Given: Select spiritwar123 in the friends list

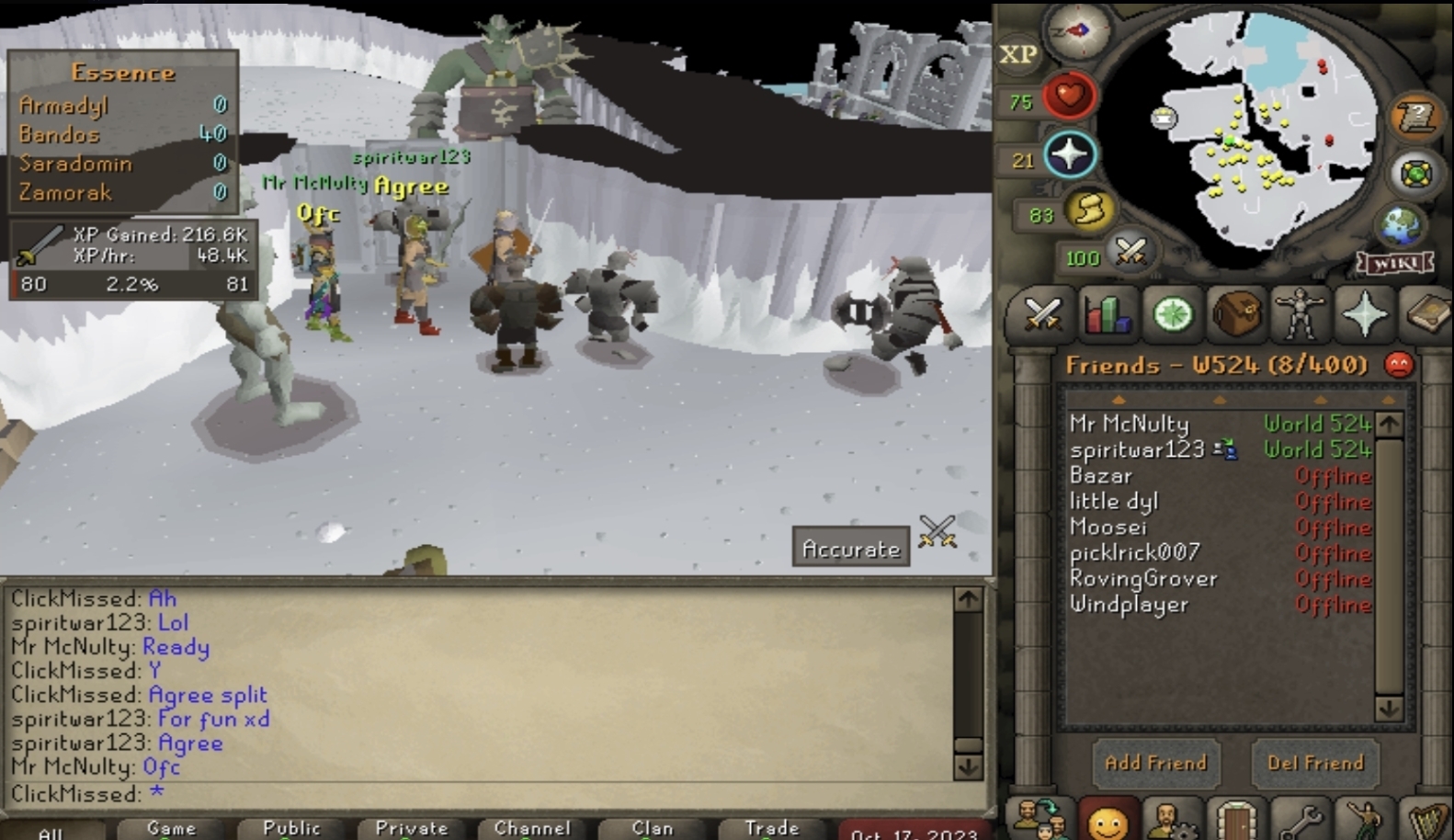Looking at the screenshot, I should point(1137,449).
